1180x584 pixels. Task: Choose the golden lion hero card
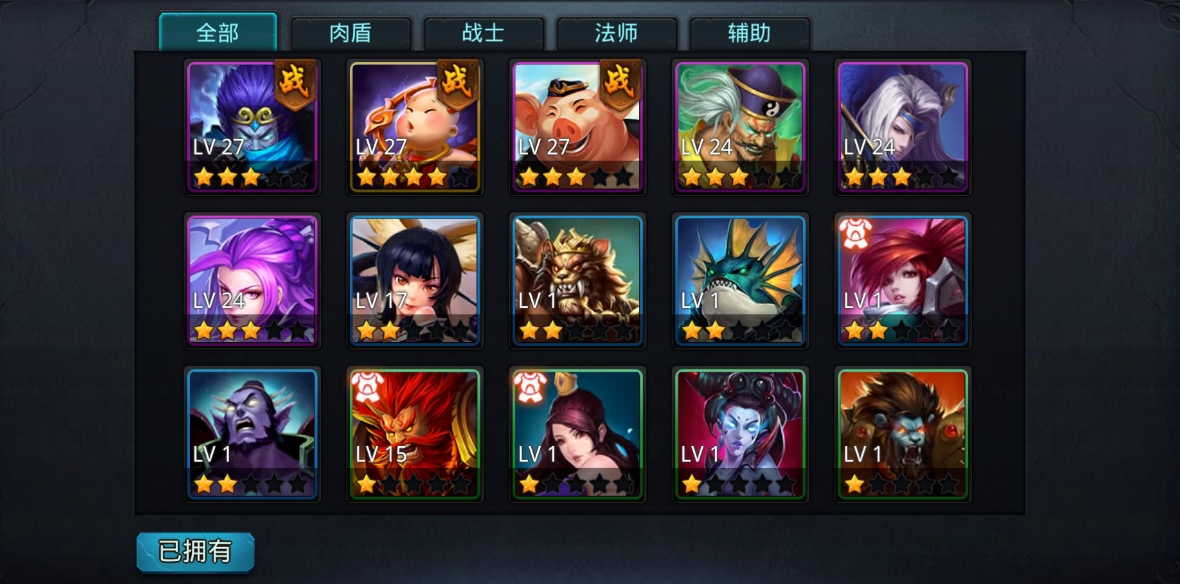point(577,280)
